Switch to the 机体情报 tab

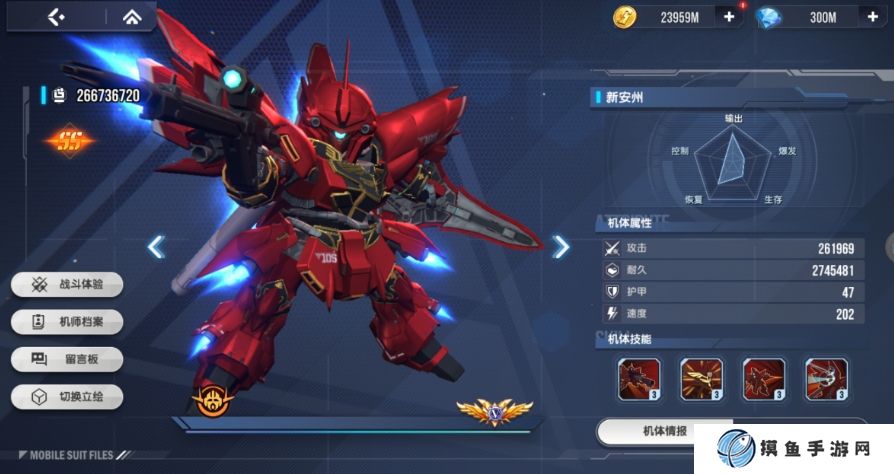click(663, 431)
